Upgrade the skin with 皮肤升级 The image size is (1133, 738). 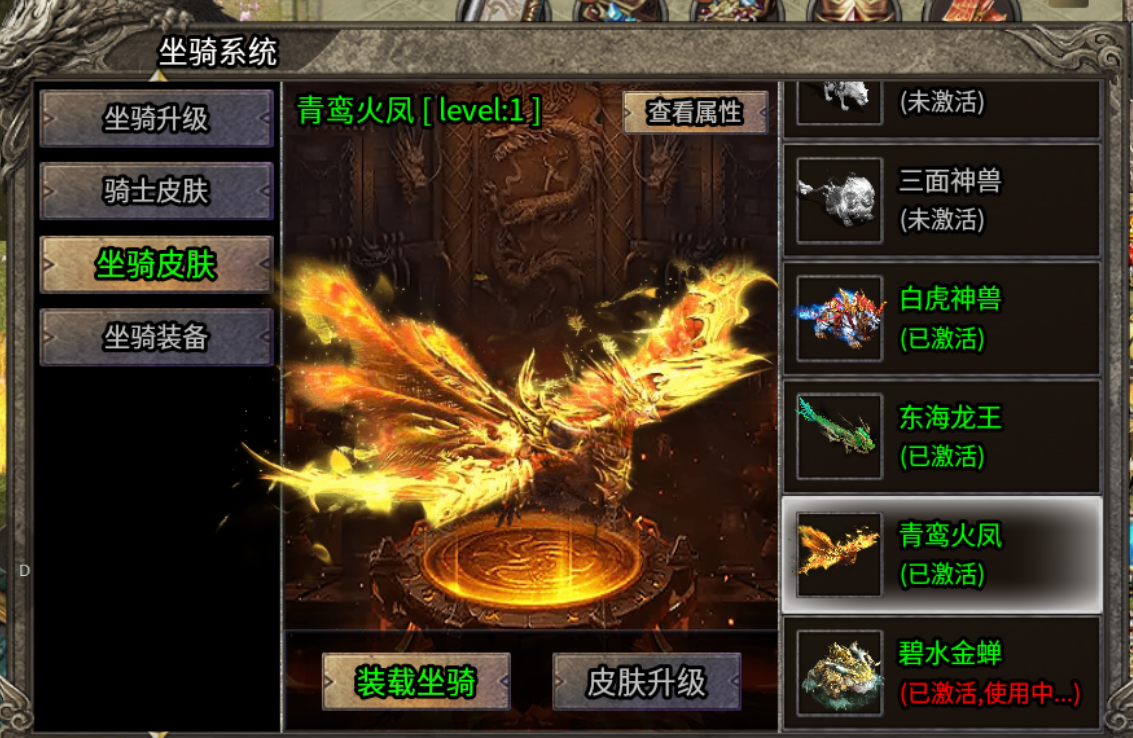[647, 682]
